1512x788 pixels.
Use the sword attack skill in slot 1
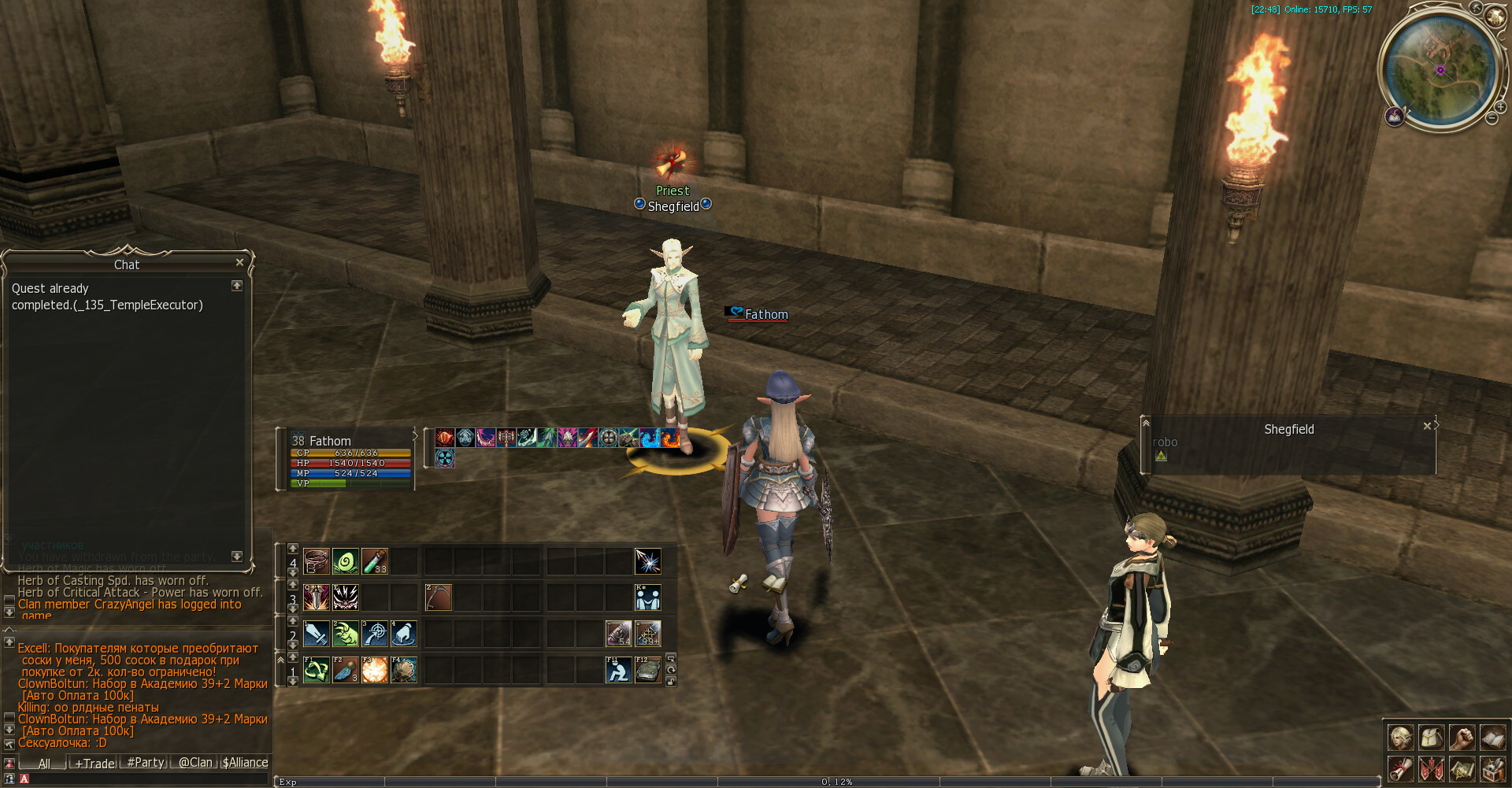[x=317, y=634]
